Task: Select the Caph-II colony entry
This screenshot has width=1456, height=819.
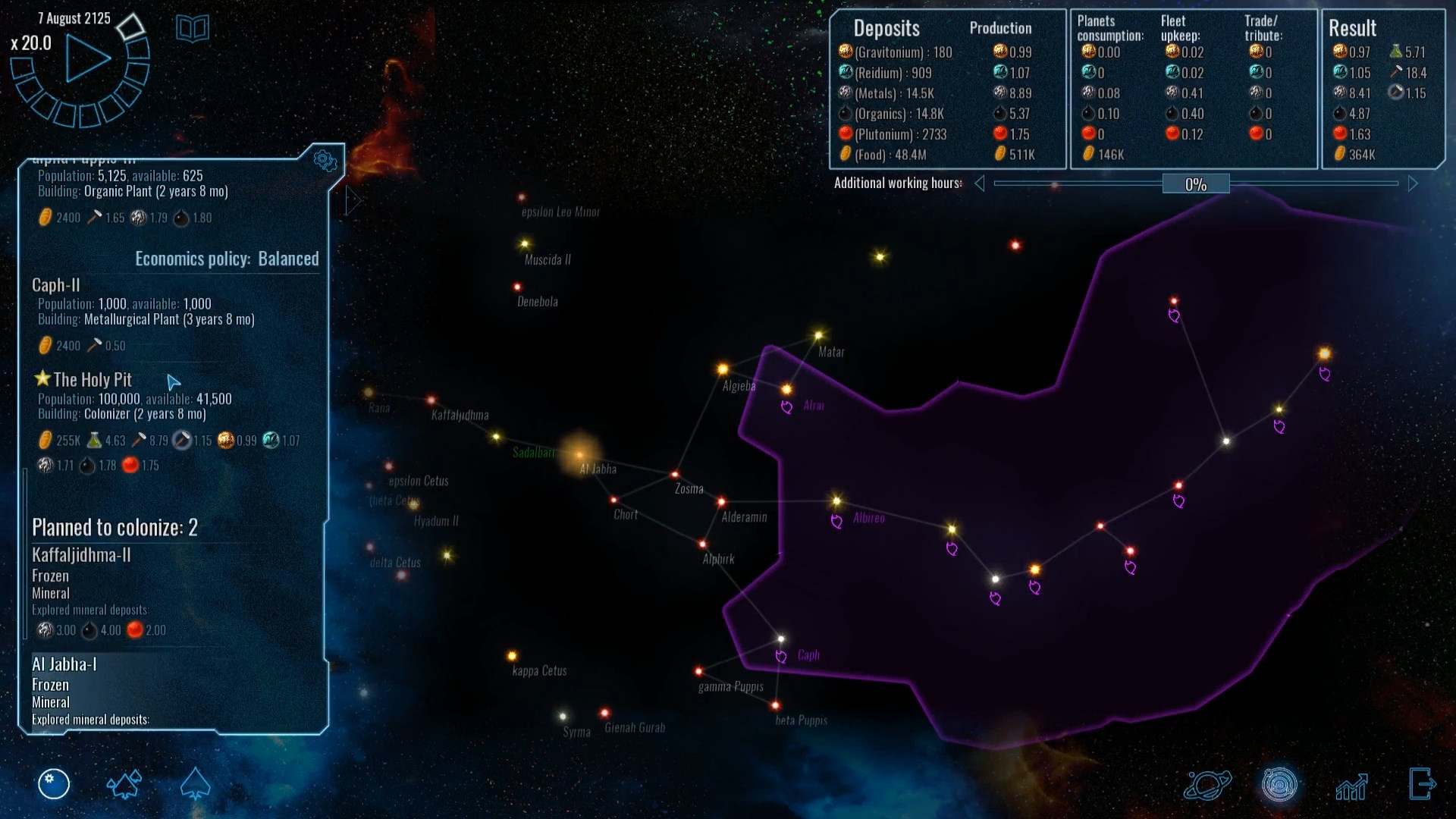Action: click(56, 285)
